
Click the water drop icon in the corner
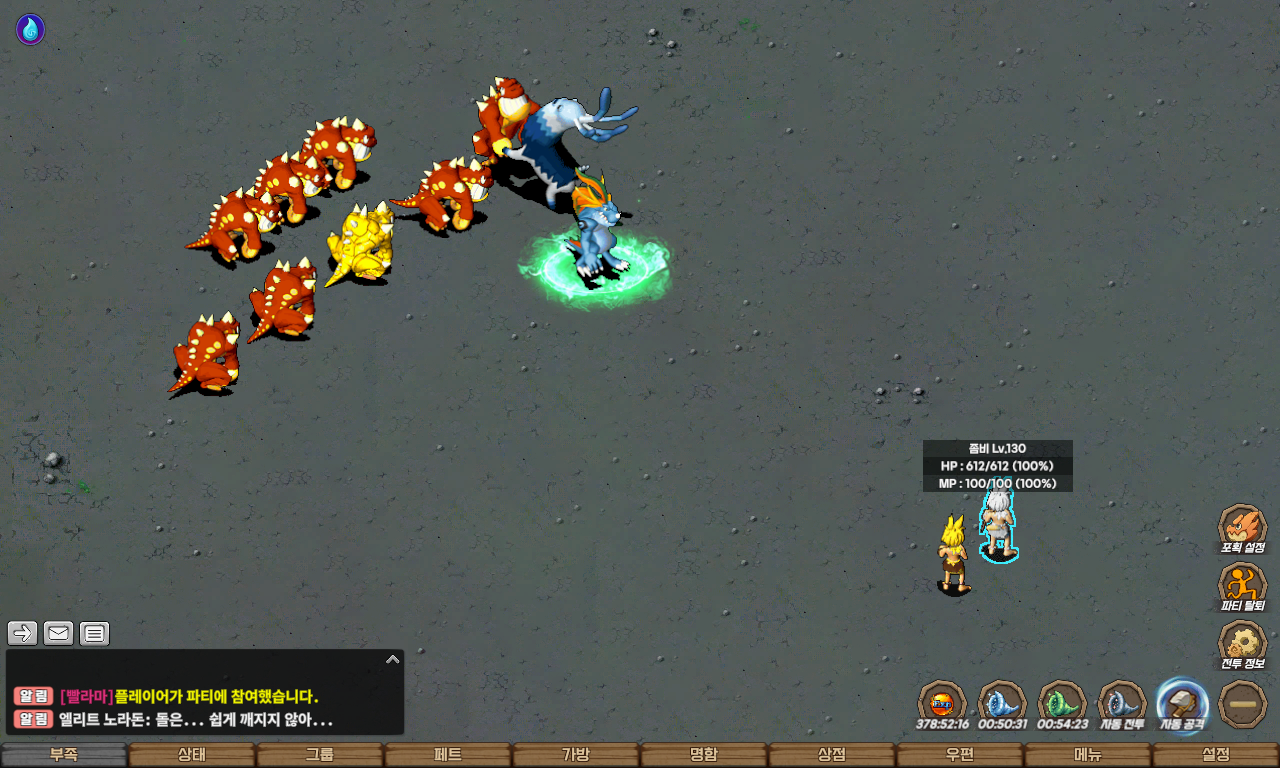pyautogui.click(x=30, y=29)
